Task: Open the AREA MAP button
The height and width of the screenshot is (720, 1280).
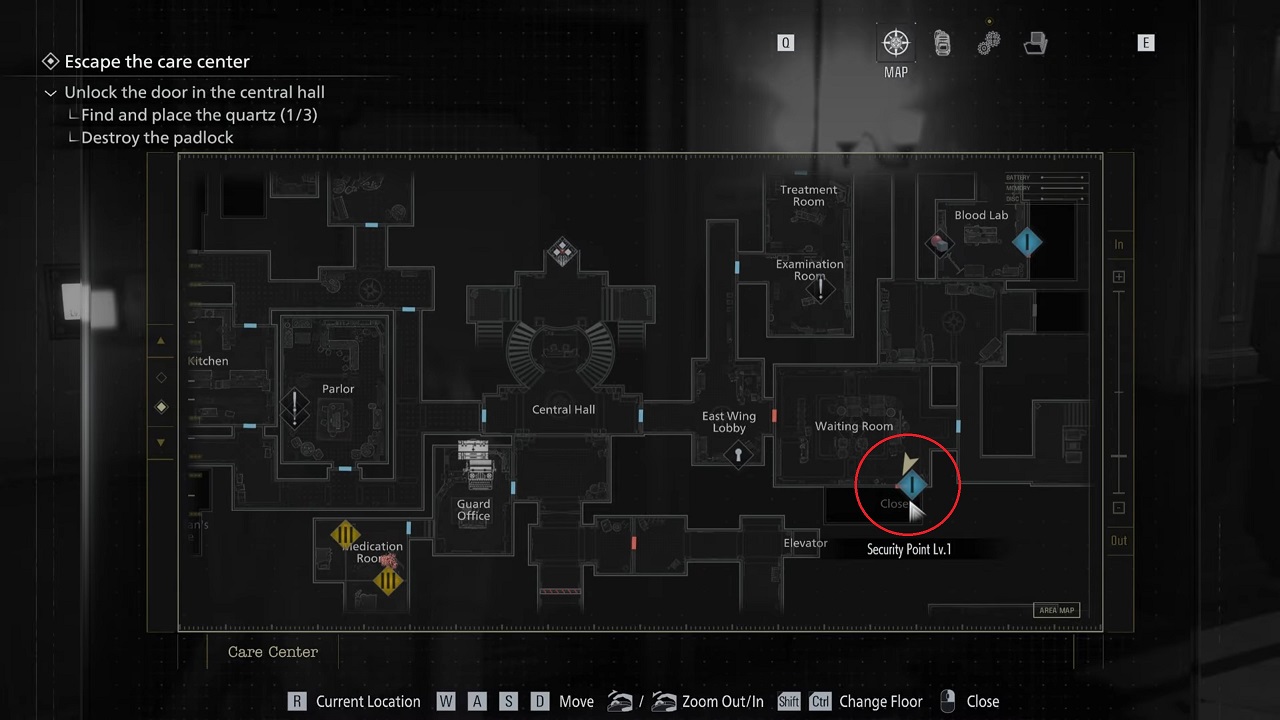Action: 1056,610
